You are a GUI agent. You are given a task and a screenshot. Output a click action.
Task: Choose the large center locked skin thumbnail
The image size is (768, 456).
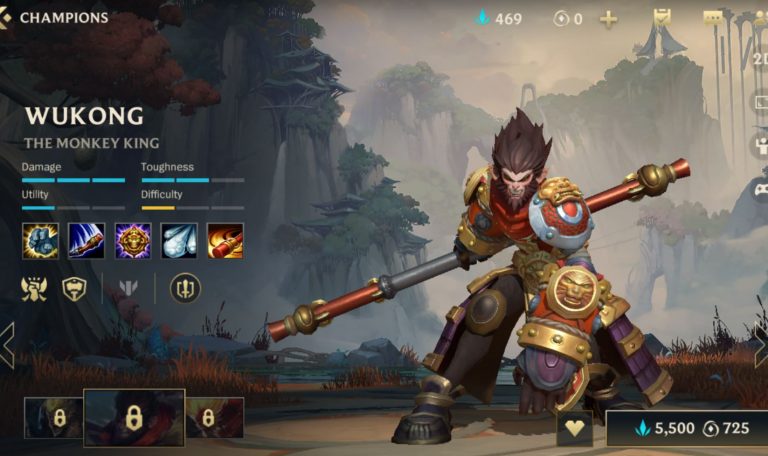tap(134, 417)
